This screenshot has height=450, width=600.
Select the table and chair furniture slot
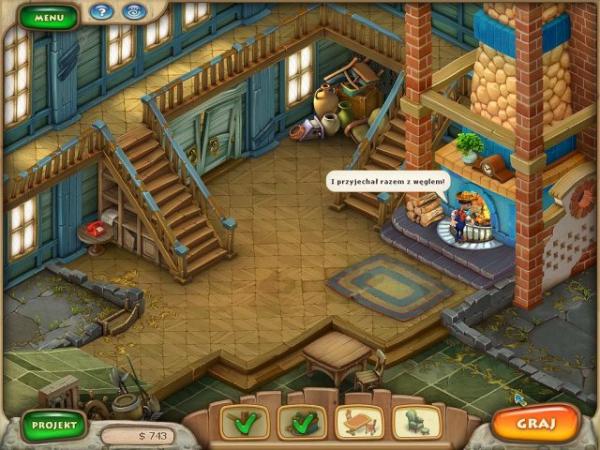coord(358,422)
